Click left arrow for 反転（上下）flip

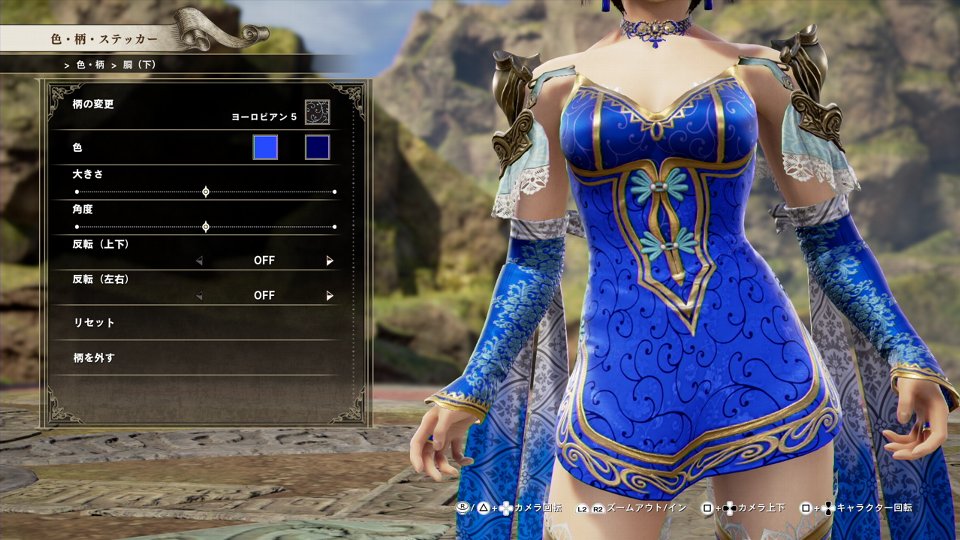[x=199, y=261]
